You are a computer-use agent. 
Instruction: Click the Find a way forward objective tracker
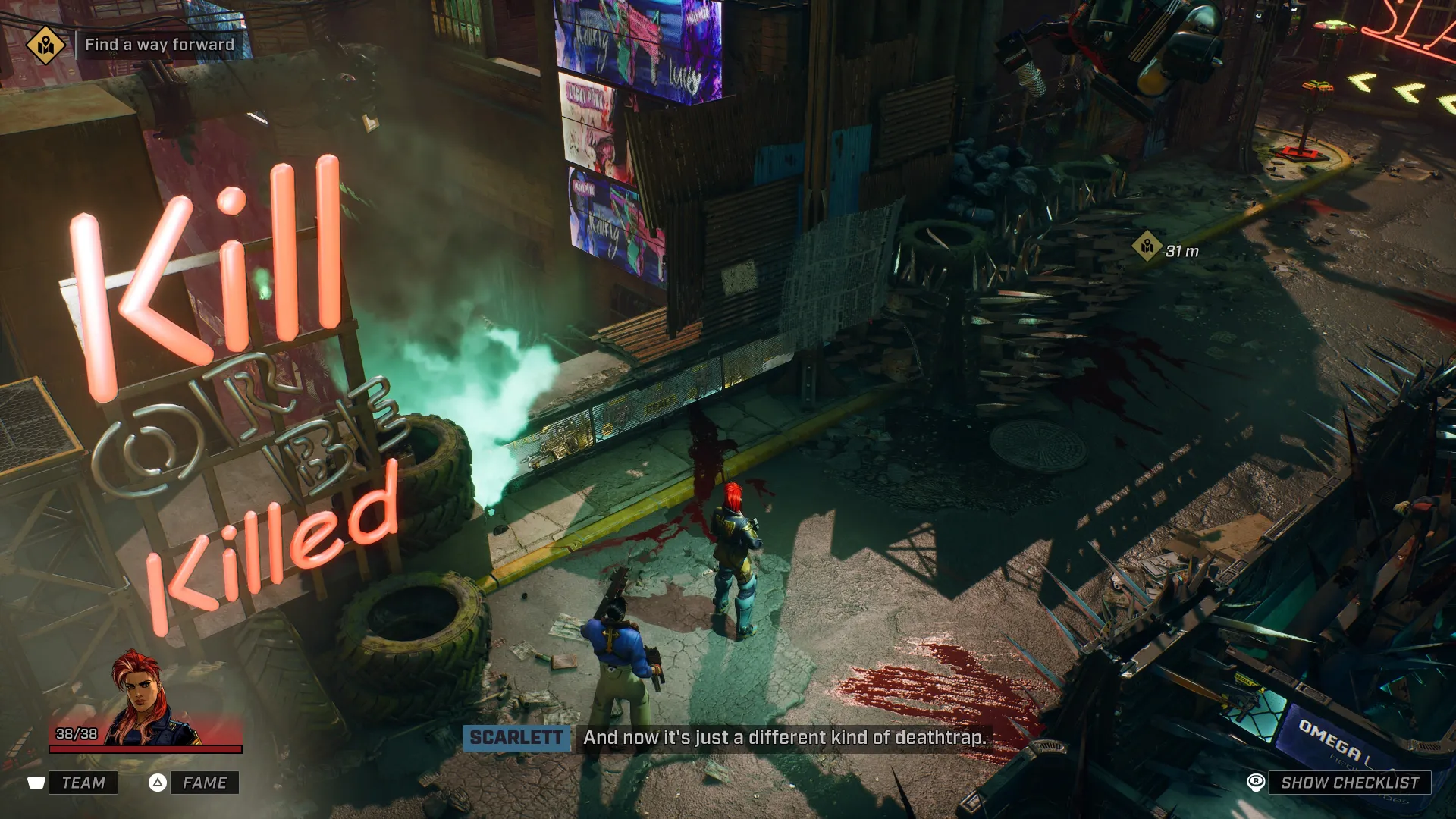point(159,45)
